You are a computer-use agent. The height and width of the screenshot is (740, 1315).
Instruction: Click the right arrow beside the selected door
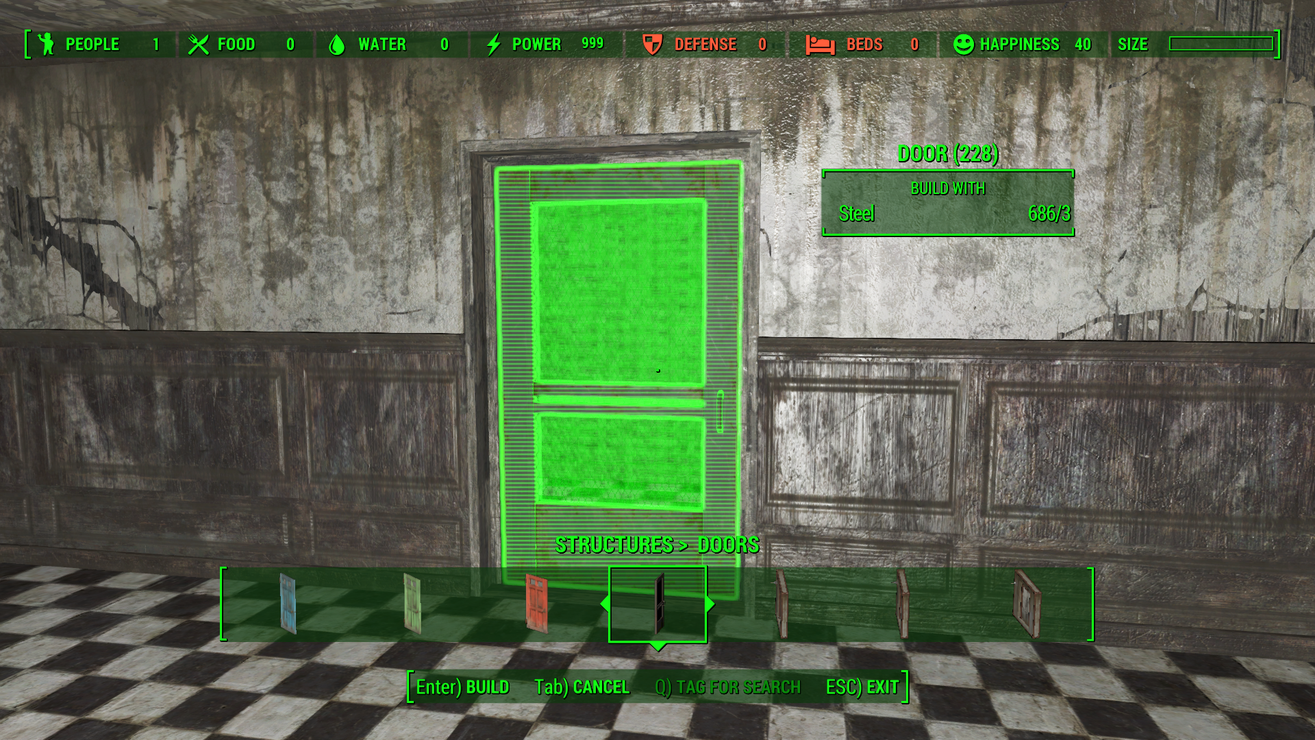point(710,604)
